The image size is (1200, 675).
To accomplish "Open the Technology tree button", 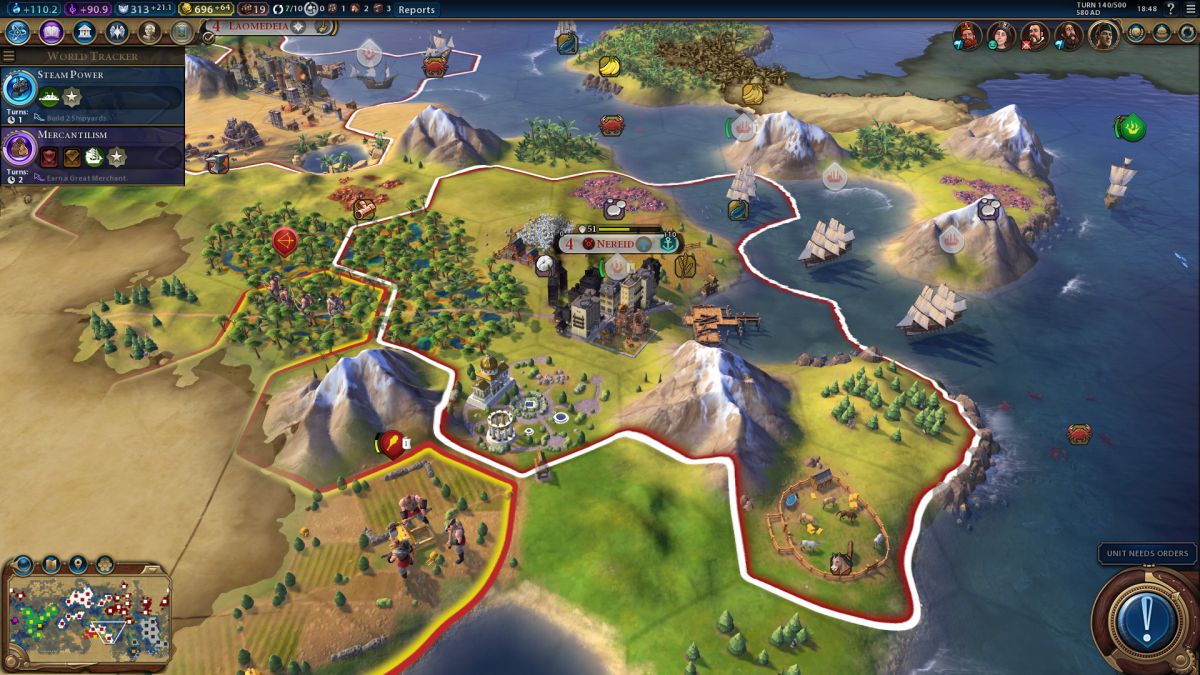I will 17,33.
